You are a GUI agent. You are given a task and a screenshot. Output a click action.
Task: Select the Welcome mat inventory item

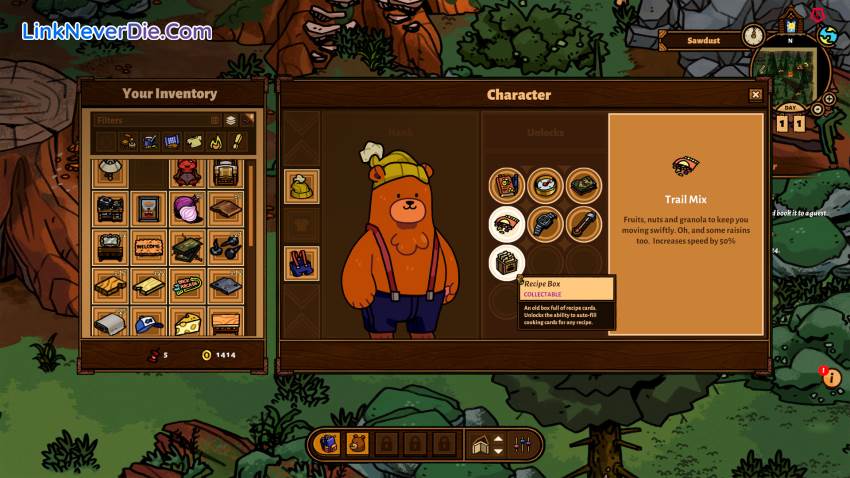click(148, 246)
